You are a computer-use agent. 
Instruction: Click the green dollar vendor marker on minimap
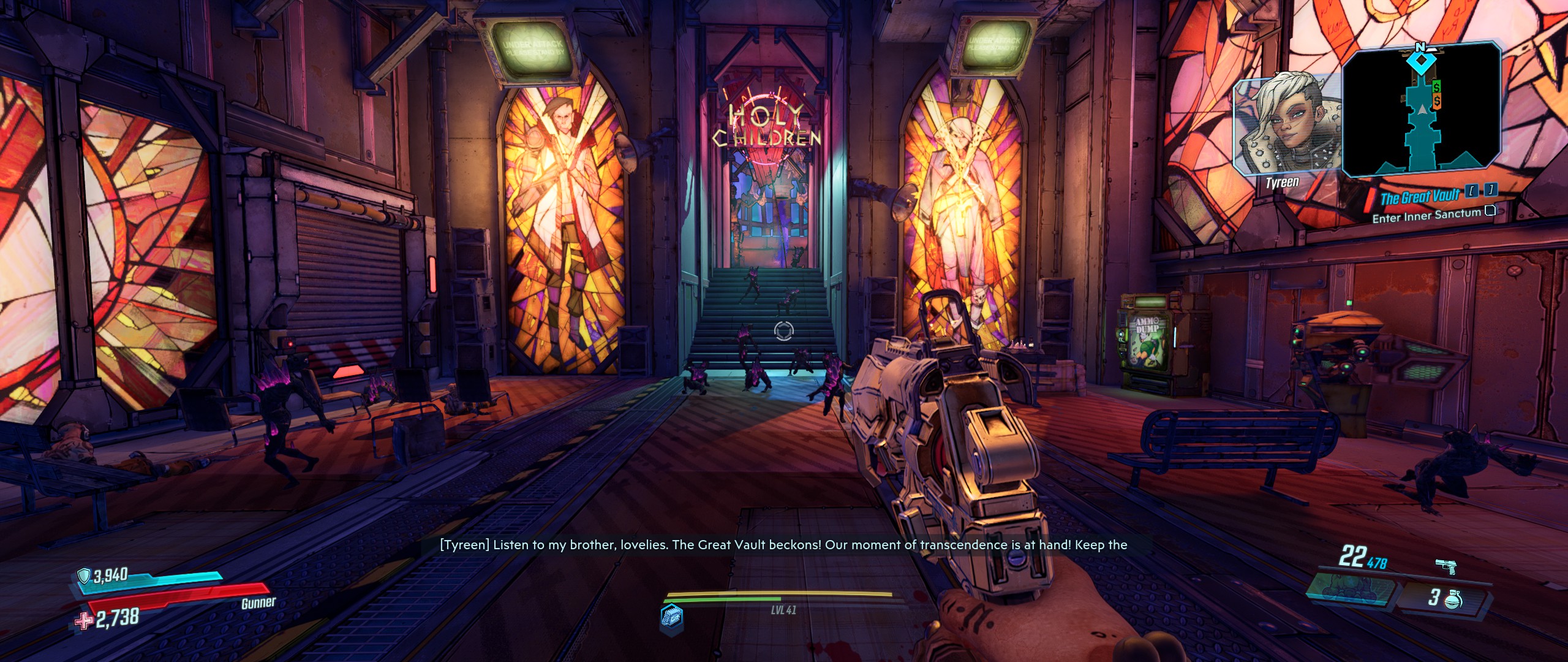point(1436,86)
